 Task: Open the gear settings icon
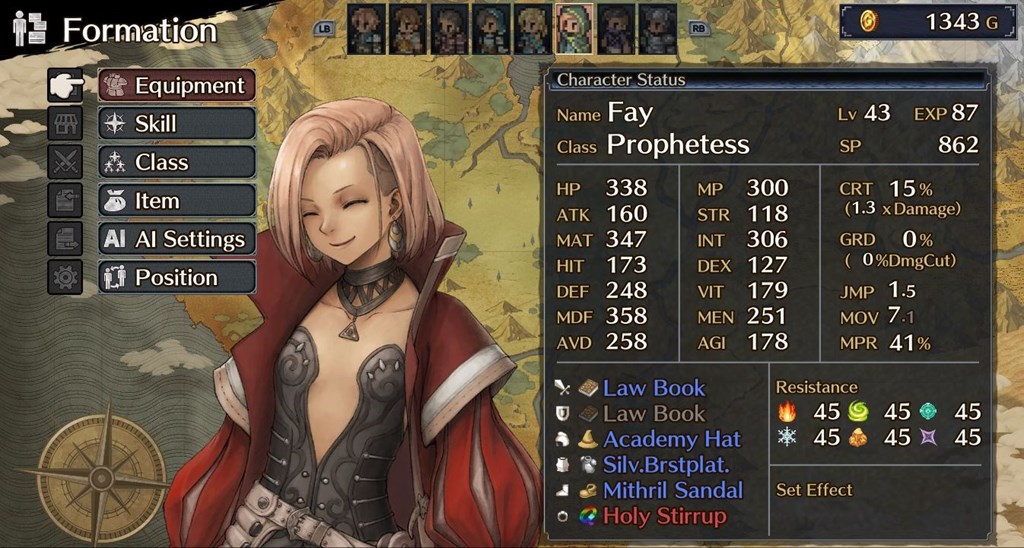click(65, 277)
